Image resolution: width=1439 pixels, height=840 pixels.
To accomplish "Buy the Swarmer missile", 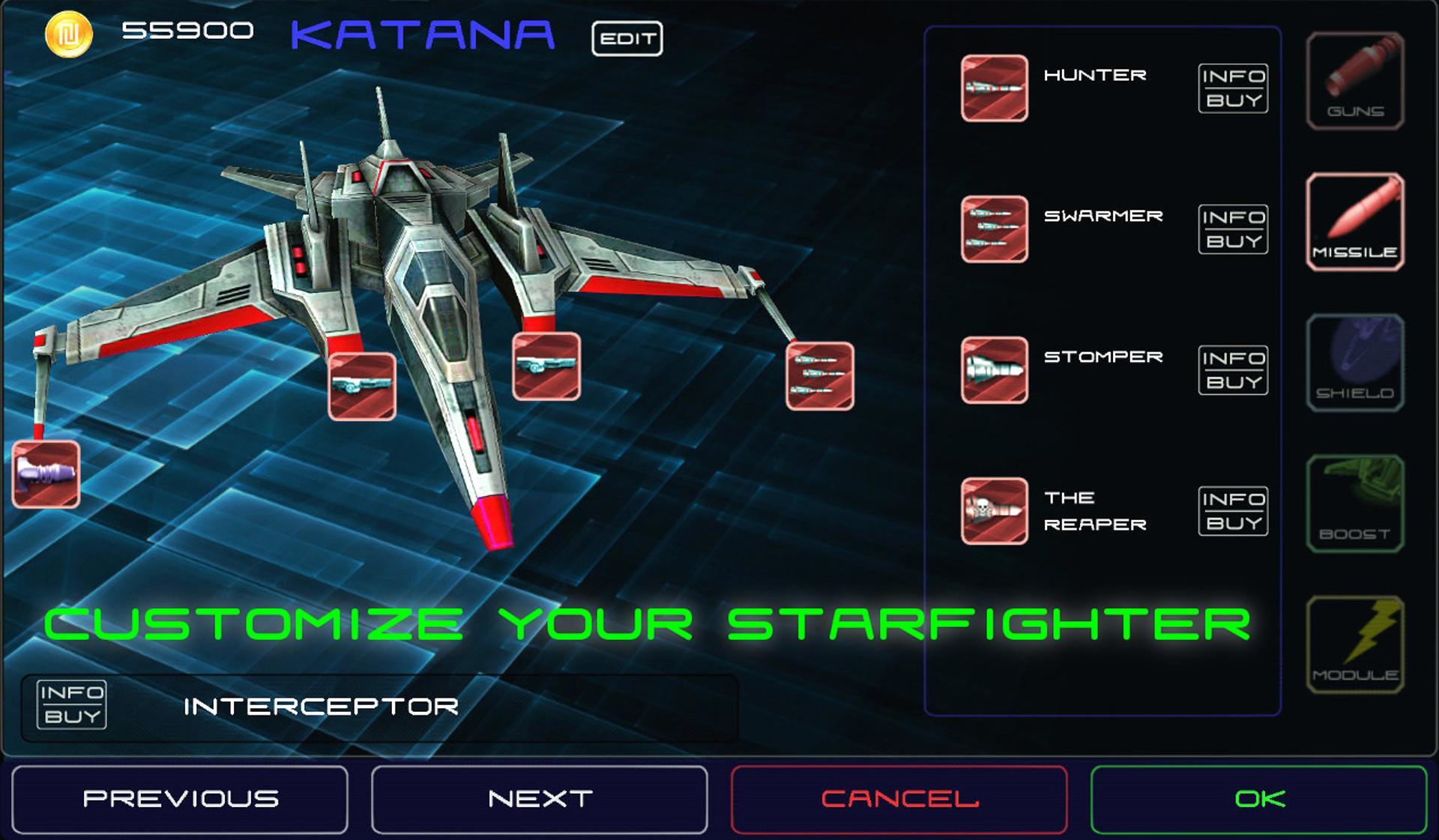I will (x=1233, y=241).
